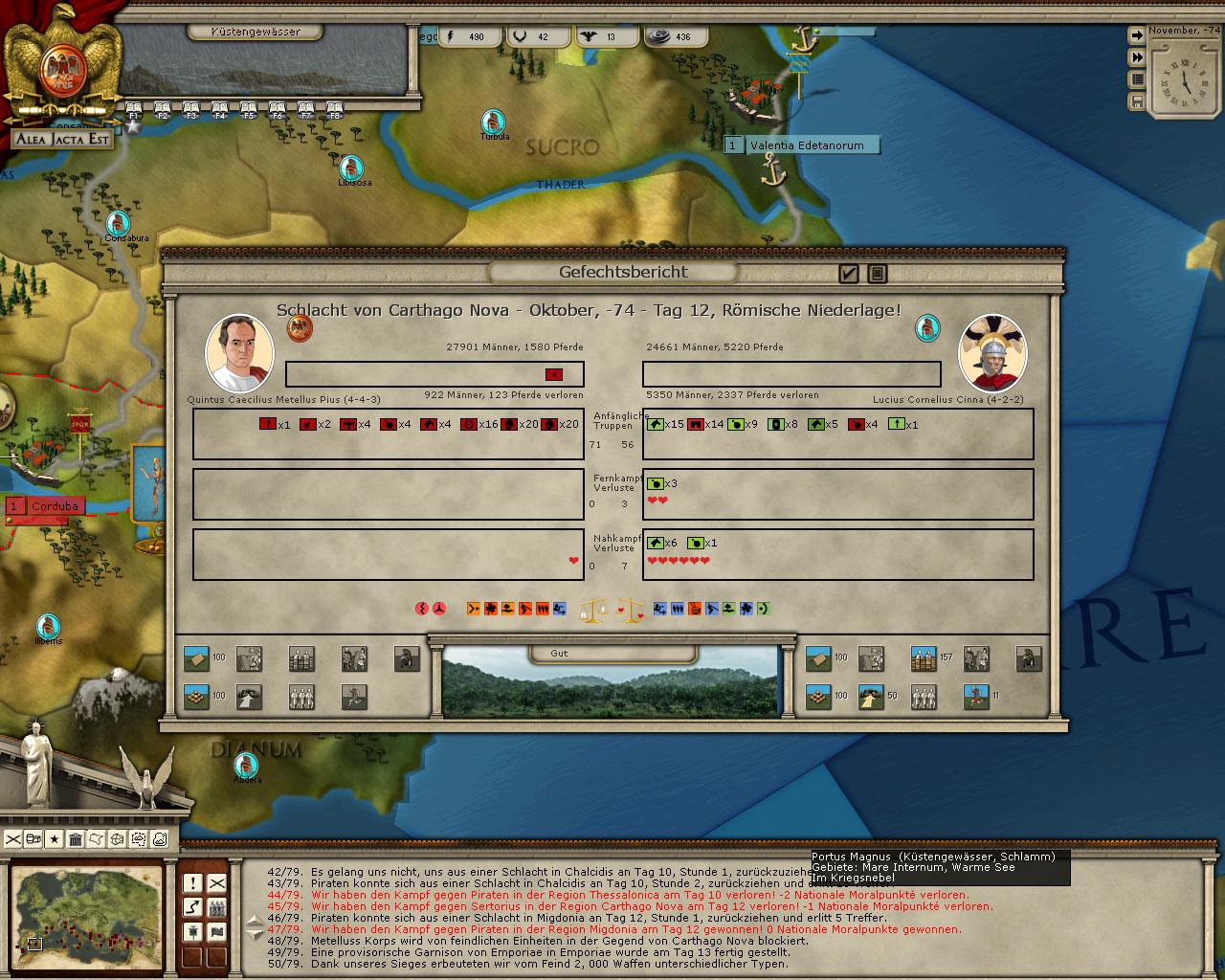
Task: Open the F1 ledger book
Action: point(134,109)
